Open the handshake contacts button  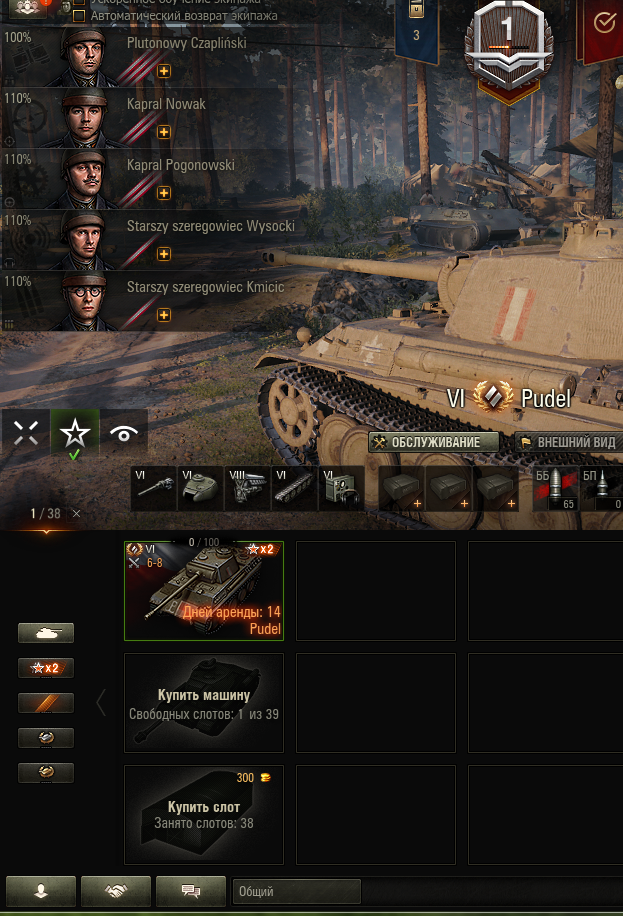point(116,890)
